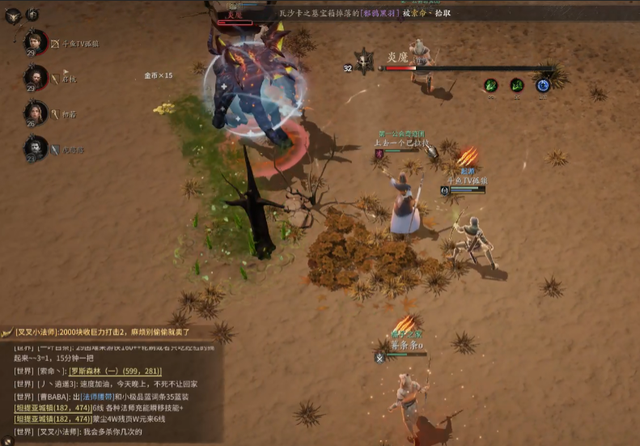Select the level 26 female party member portrait
The height and width of the screenshot is (446, 640).
pyautogui.click(x=35, y=112)
